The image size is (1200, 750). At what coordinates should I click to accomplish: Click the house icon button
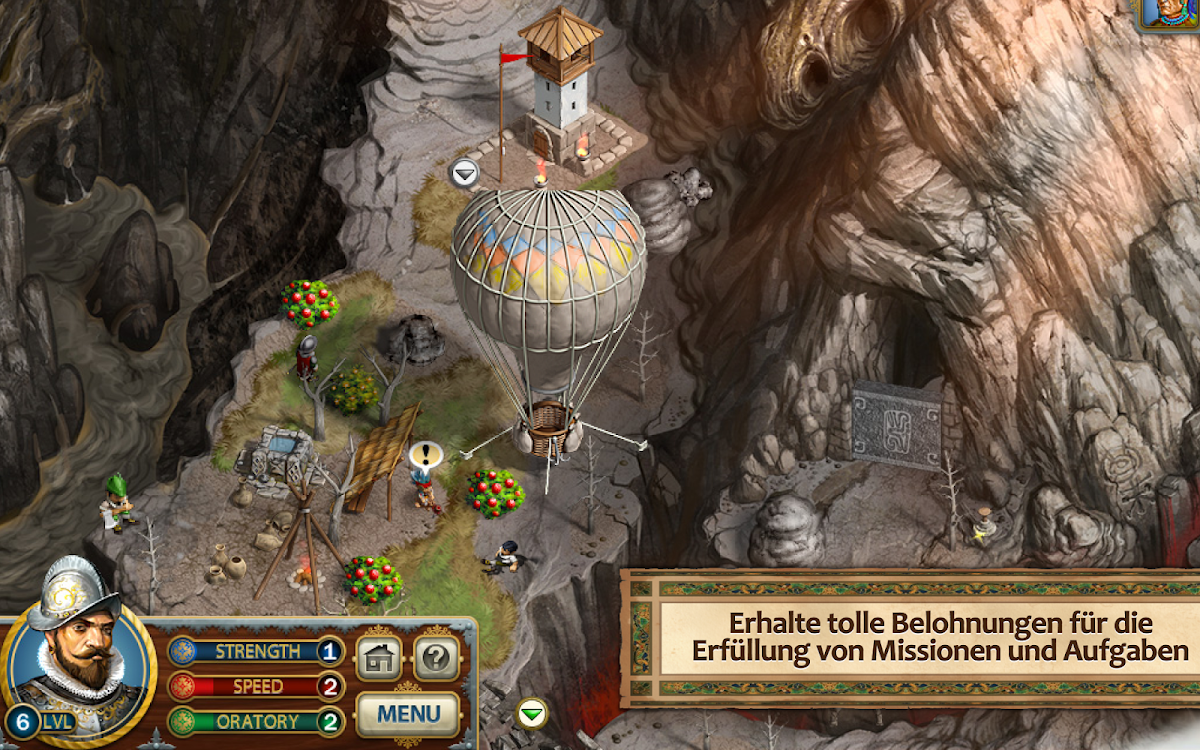379,659
